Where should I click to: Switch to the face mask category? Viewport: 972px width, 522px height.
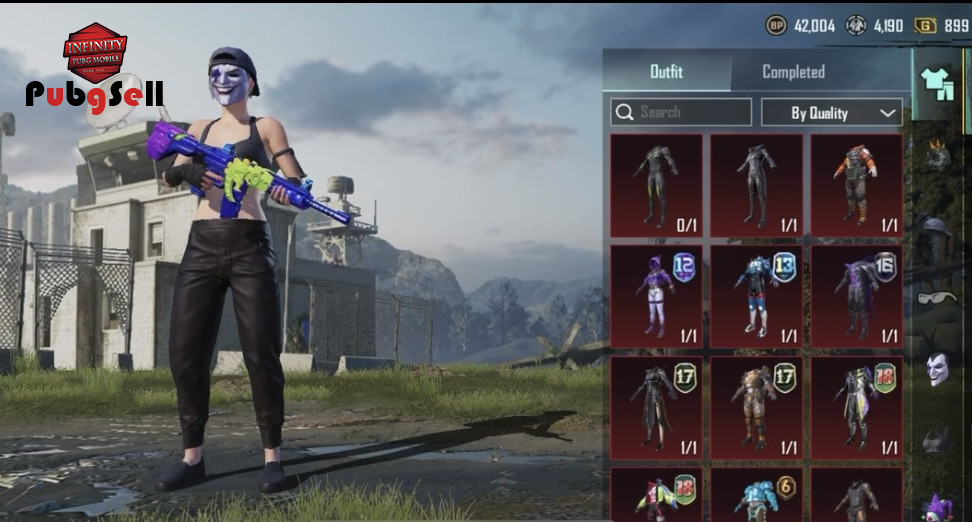click(937, 370)
